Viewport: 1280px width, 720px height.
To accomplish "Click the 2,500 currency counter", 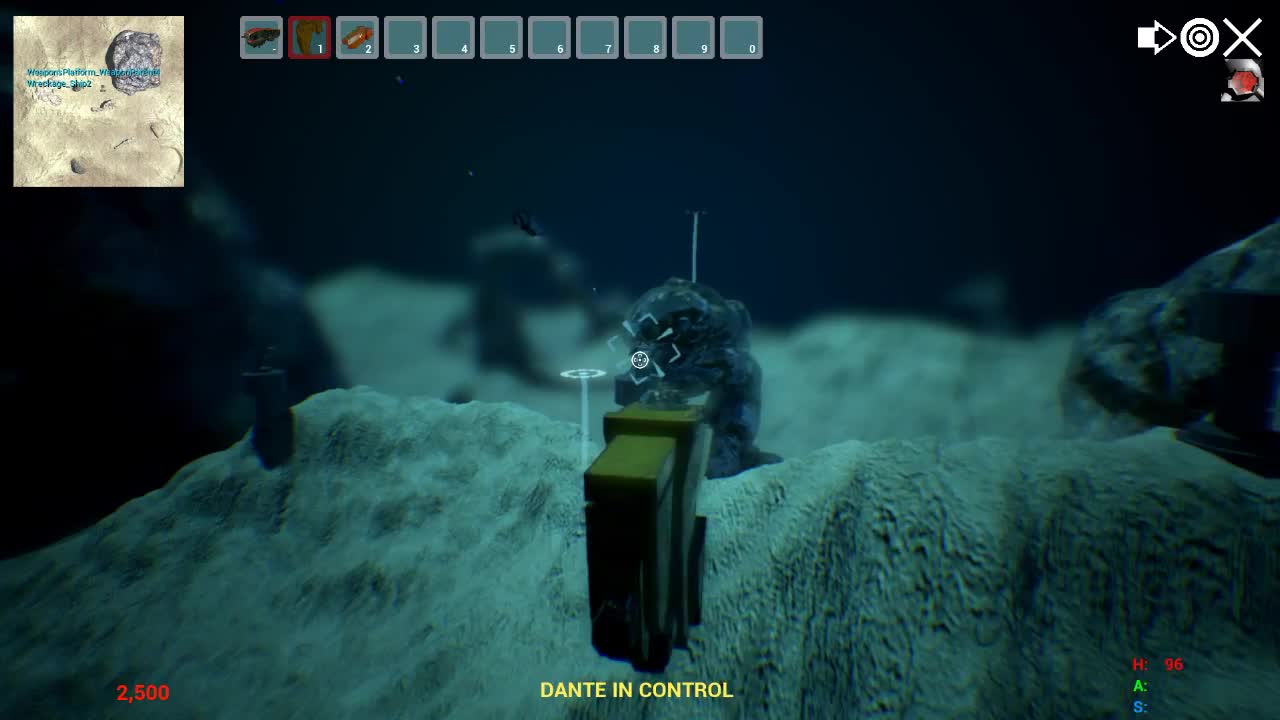I will click(x=142, y=692).
